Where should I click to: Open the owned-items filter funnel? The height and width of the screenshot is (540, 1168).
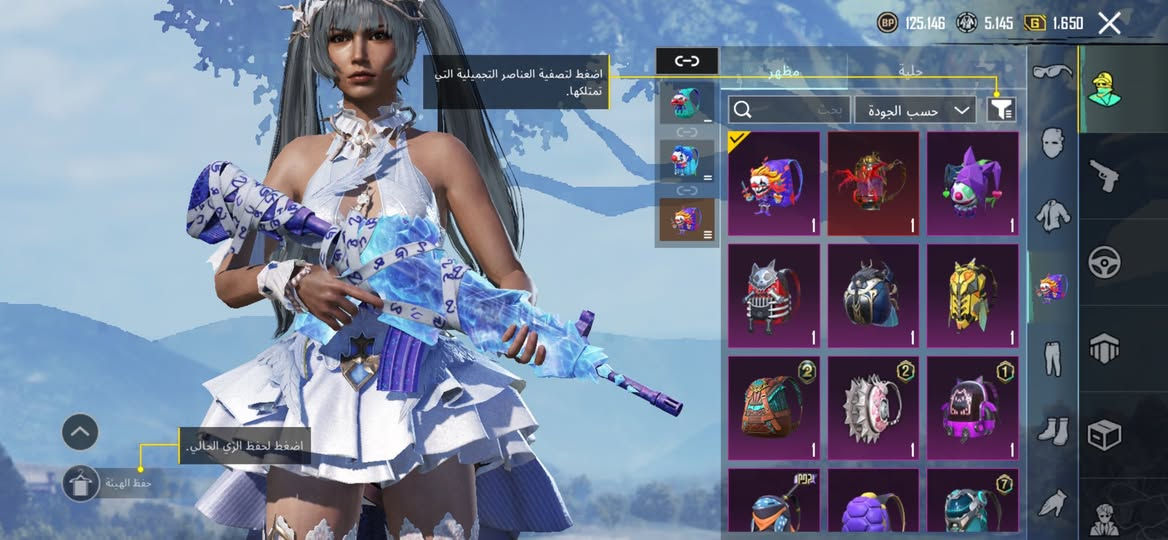(x=1000, y=110)
